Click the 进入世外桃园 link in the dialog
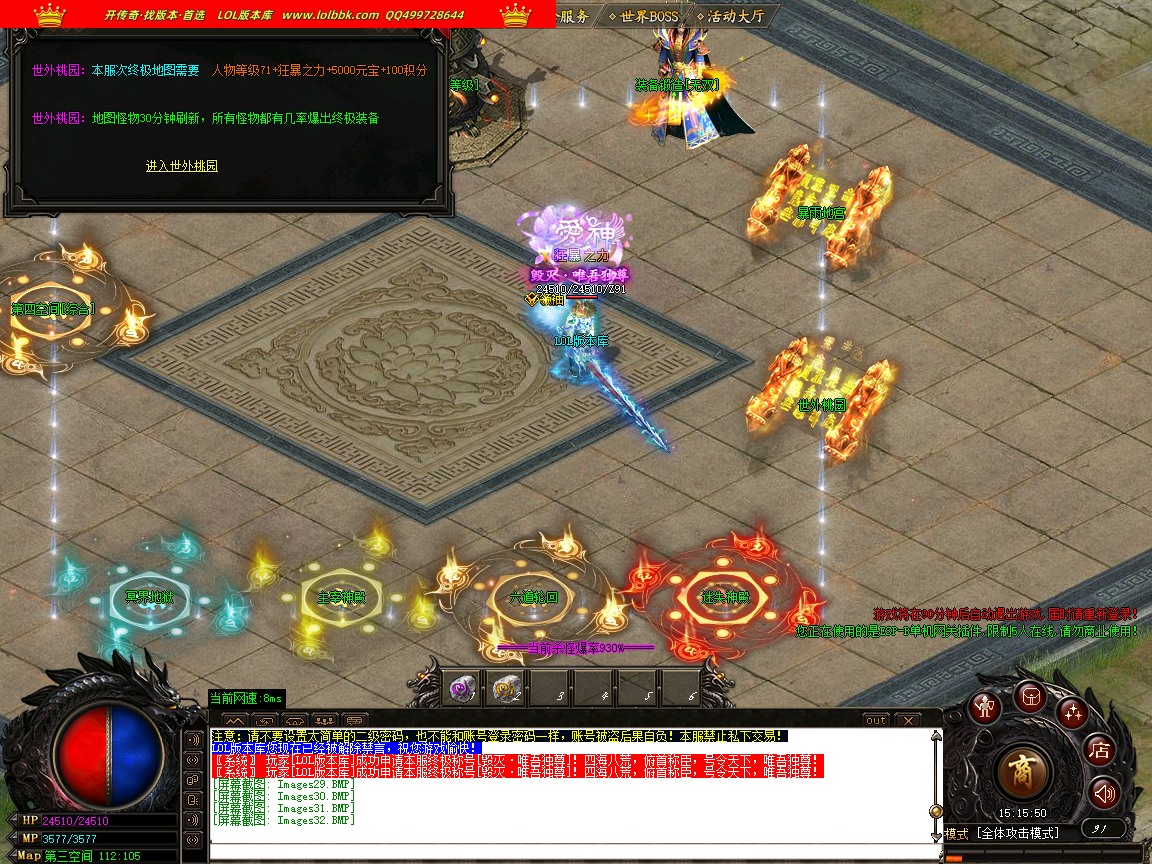This screenshot has height=864, width=1152. pyautogui.click(x=182, y=166)
